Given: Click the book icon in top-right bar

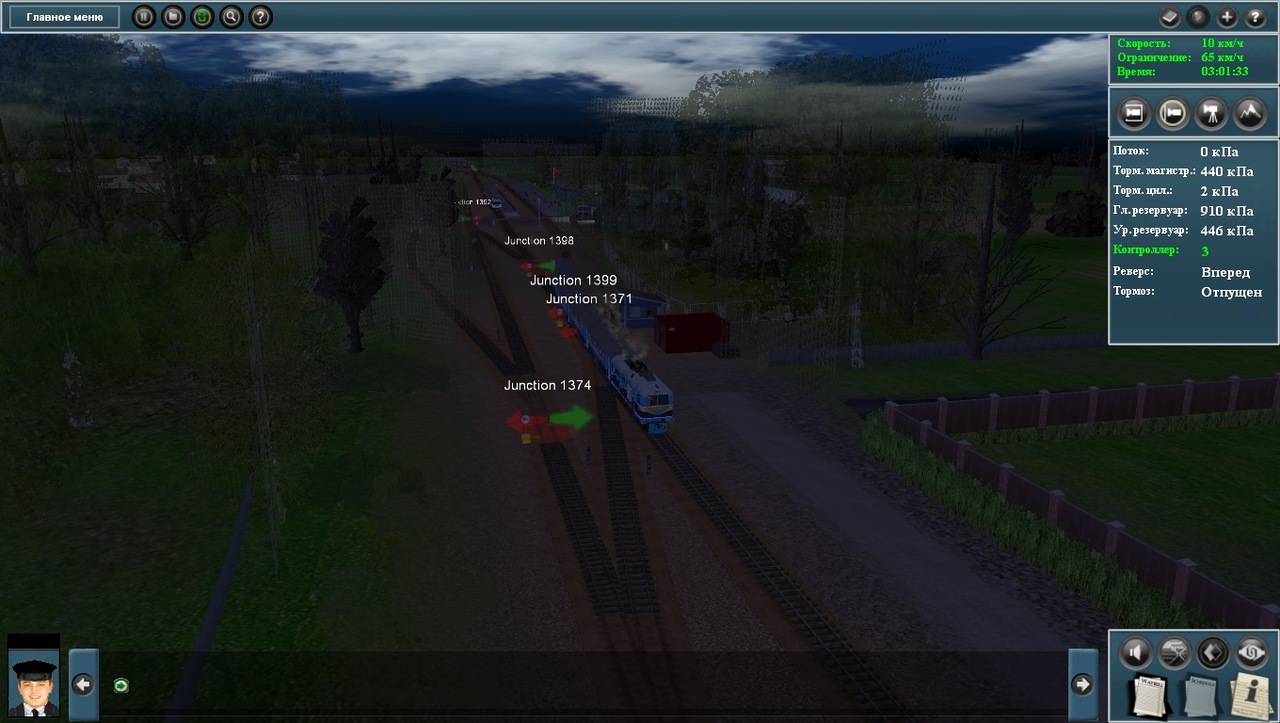Looking at the screenshot, I should coord(1170,17).
